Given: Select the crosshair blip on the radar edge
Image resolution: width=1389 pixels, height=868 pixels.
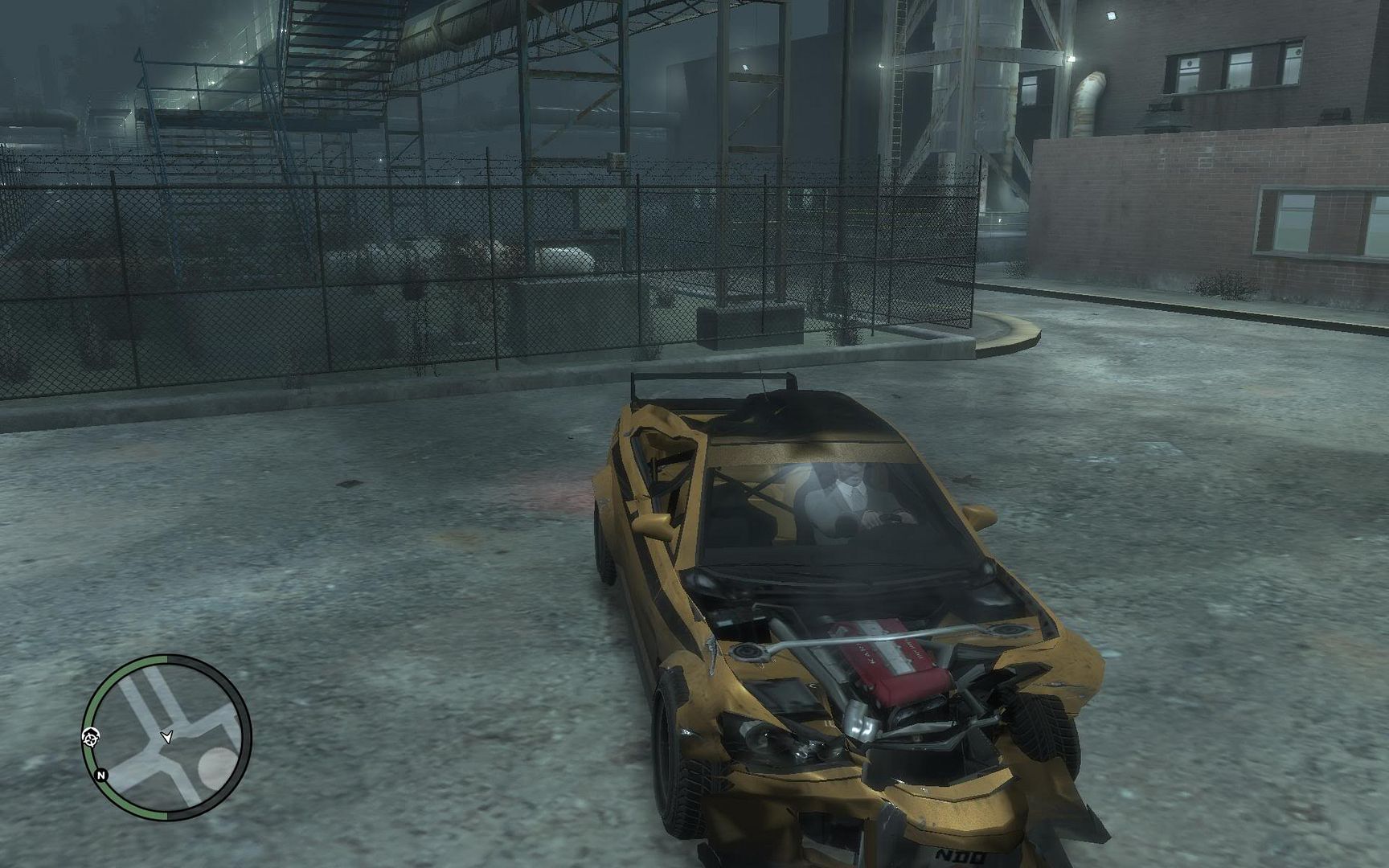Looking at the screenshot, I should coord(91,735).
